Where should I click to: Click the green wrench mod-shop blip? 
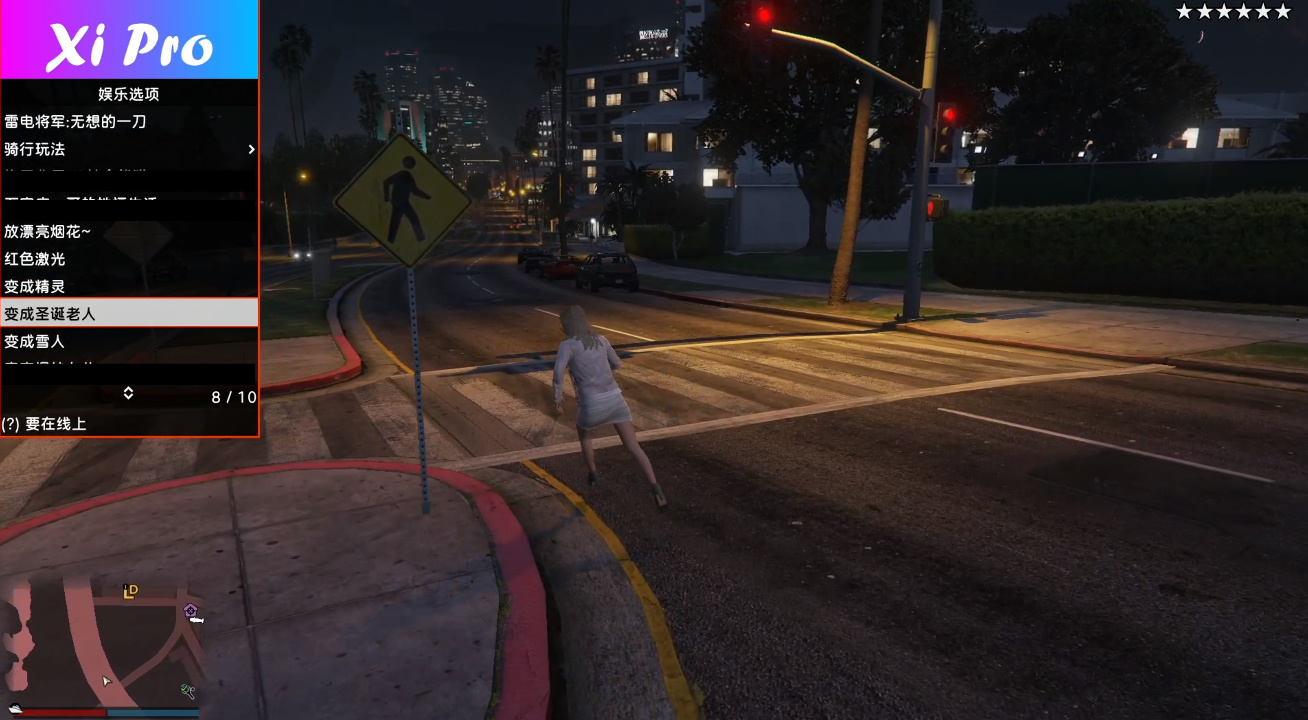(188, 692)
